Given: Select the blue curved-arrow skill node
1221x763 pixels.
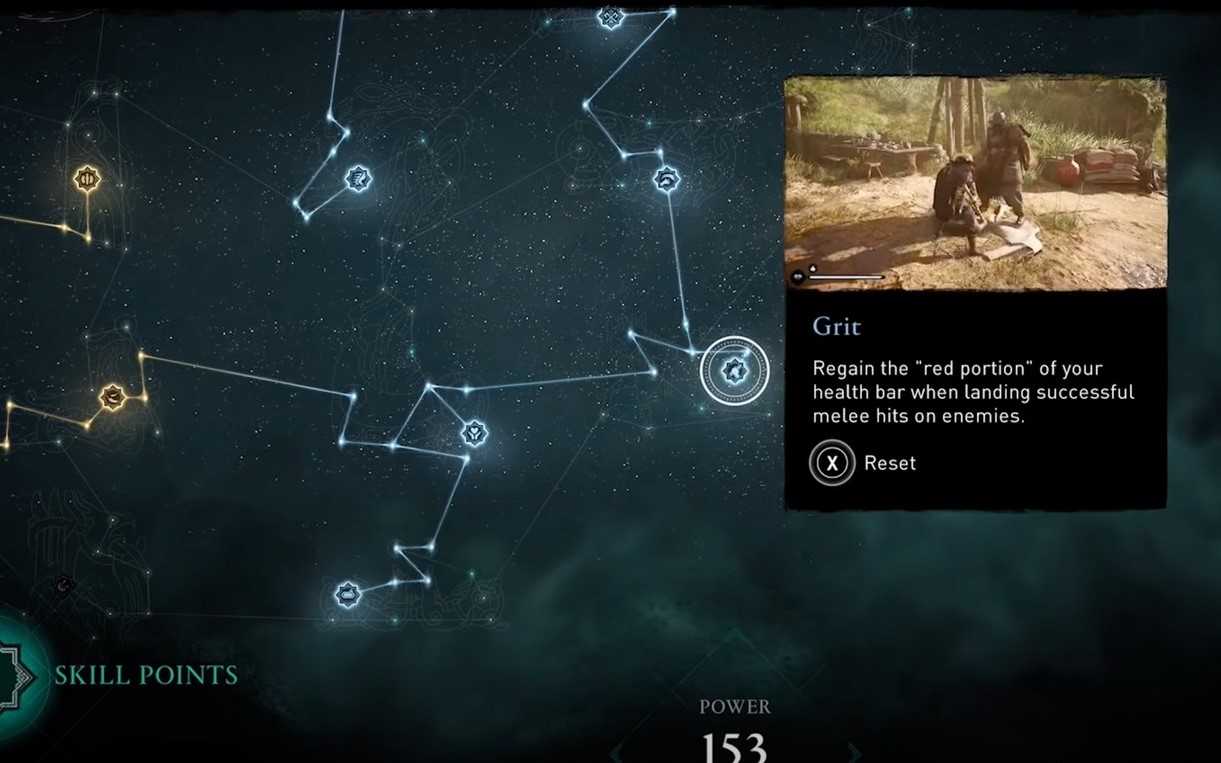Looking at the screenshot, I should pos(667,180).
